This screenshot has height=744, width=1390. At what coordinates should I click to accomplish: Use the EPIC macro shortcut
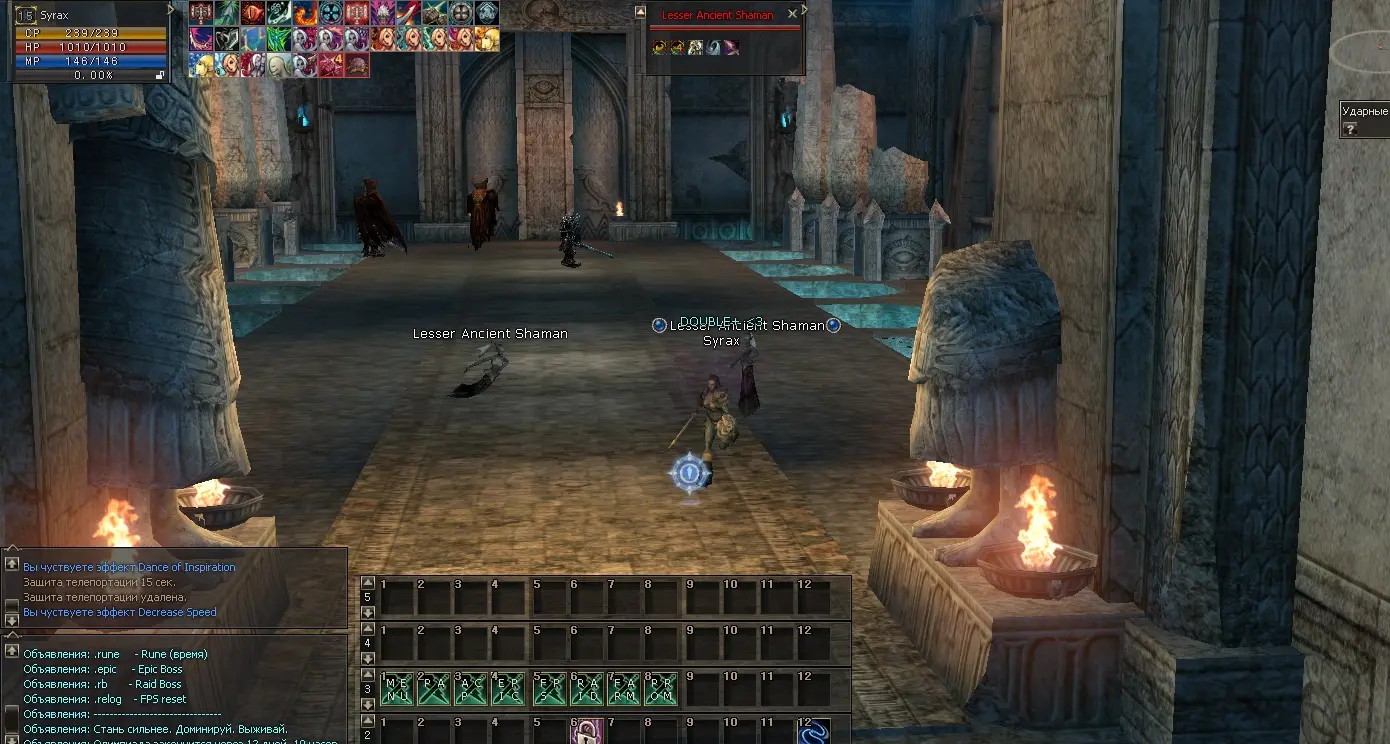click(x=508, y=689)
